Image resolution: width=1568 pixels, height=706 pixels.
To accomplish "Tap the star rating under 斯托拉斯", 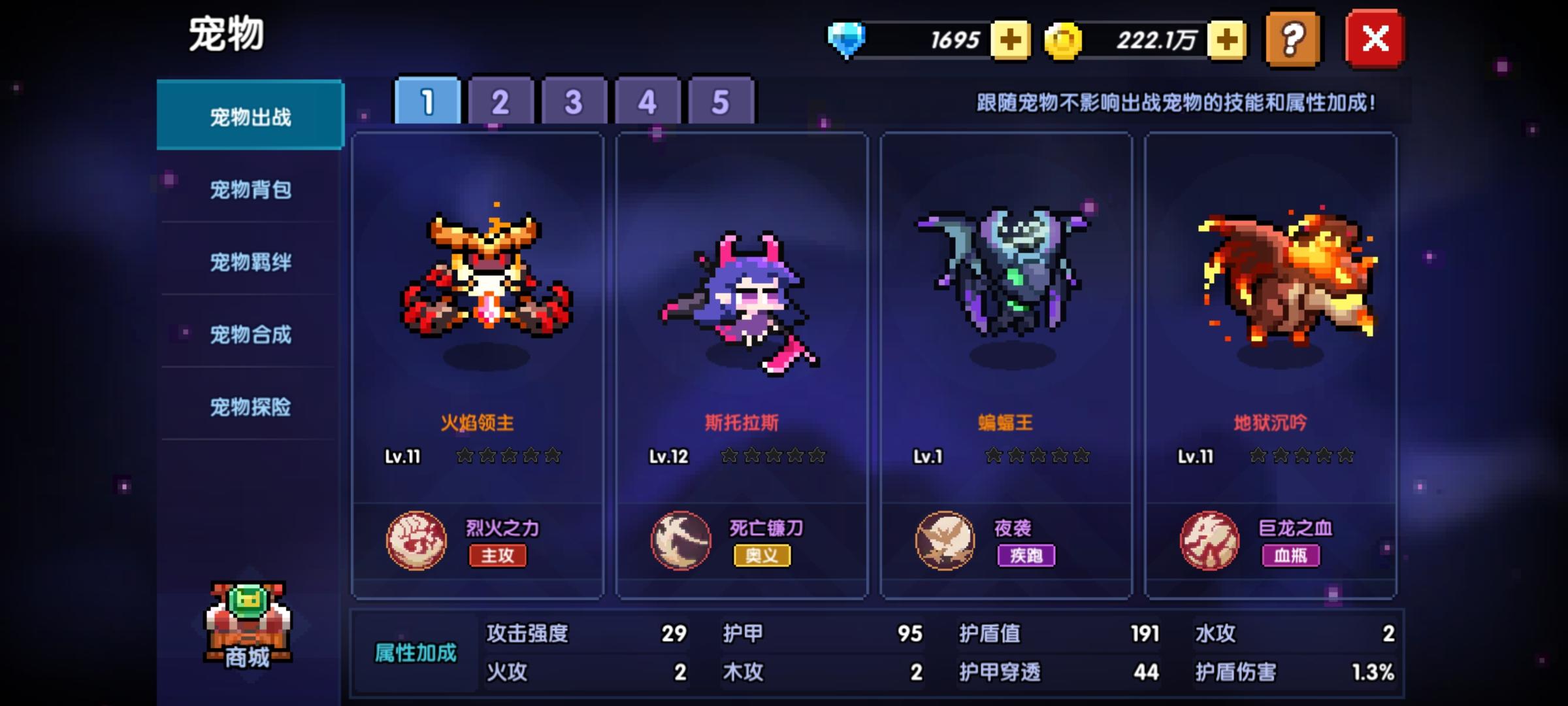I will [771, 456].
